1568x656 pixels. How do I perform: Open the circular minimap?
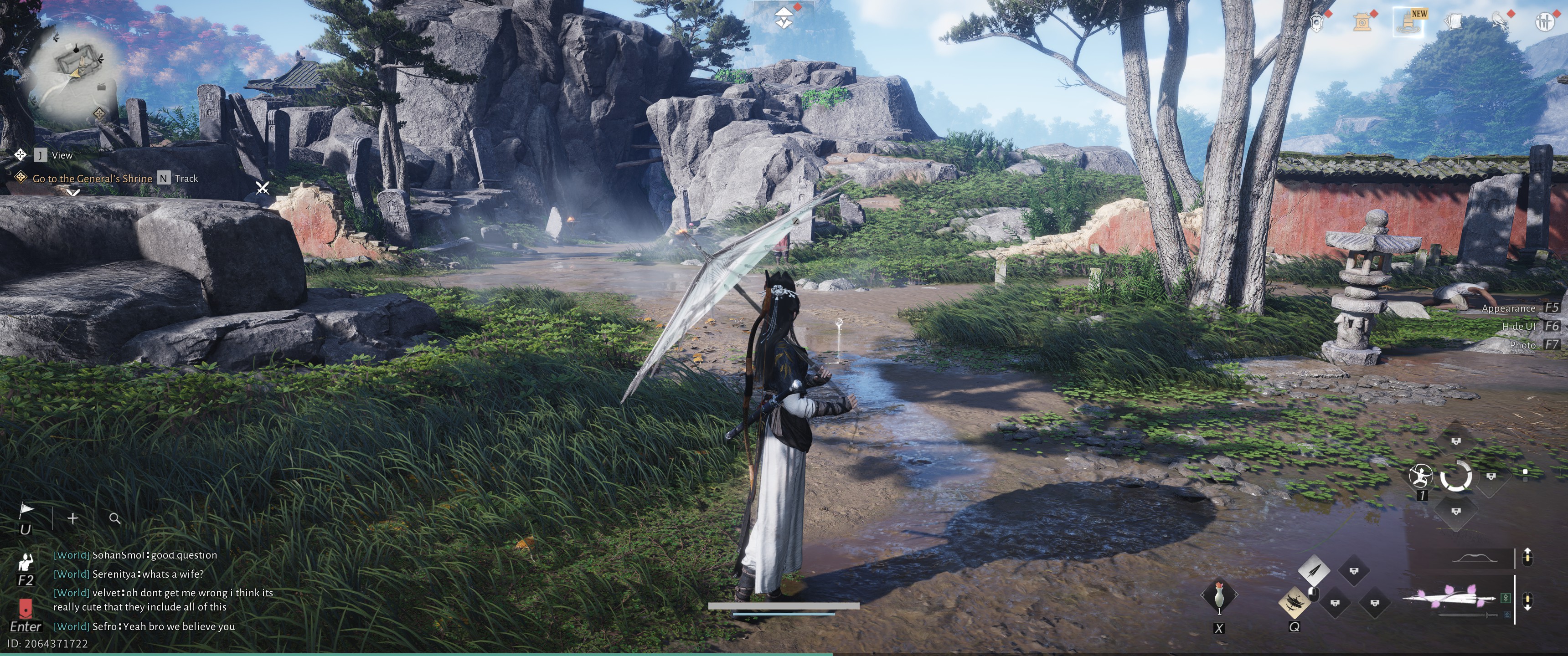77,72
